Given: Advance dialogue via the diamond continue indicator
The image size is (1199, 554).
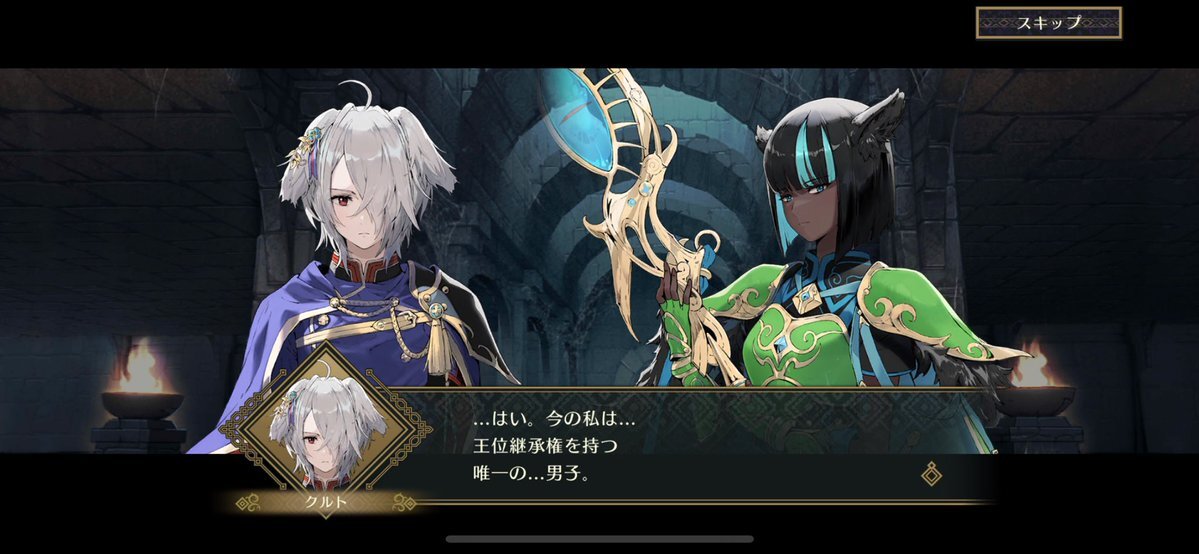Looking at the screenshot, I should (x=931, y=473).
